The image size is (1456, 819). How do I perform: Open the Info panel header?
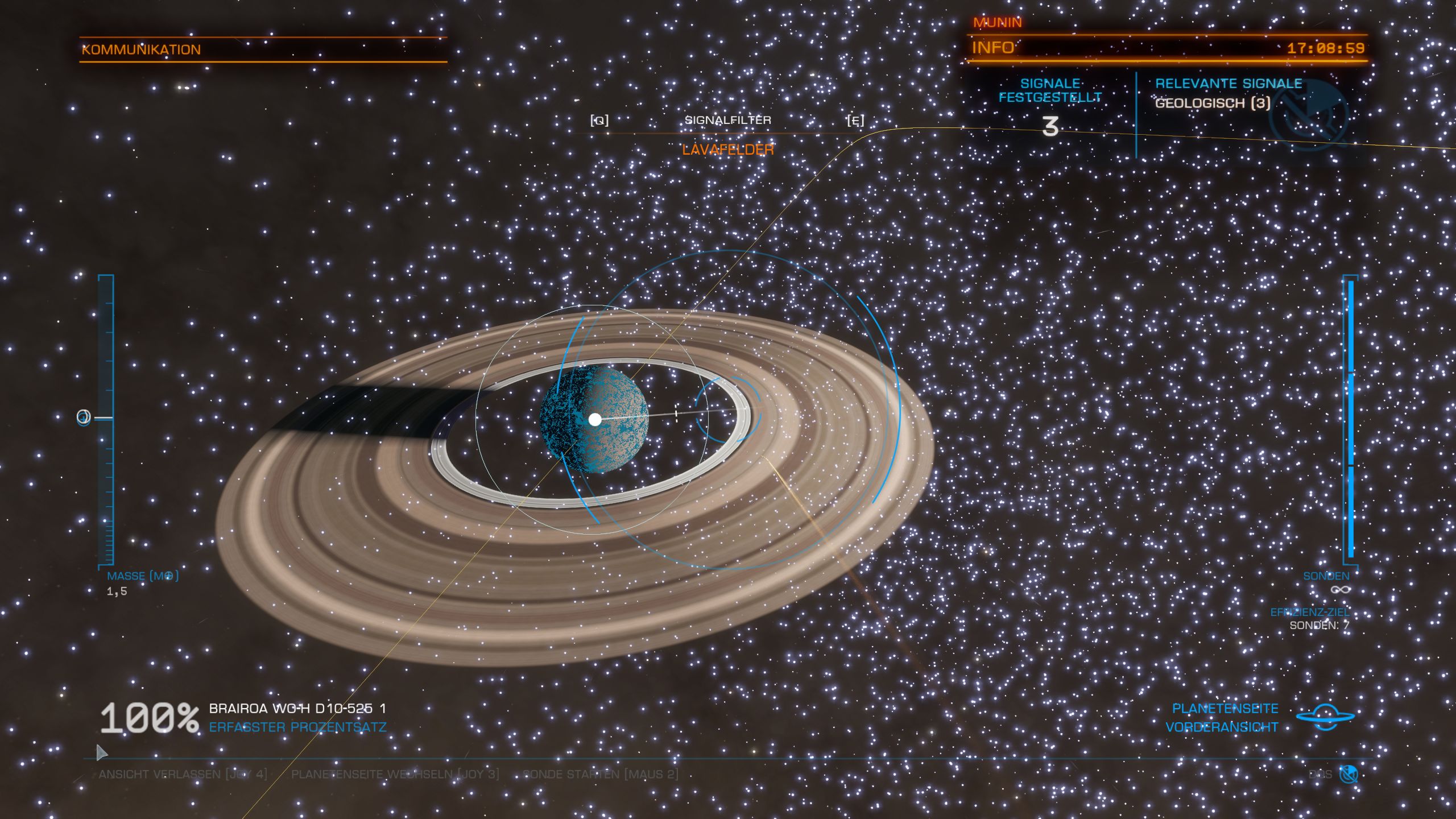pos(993,48)
